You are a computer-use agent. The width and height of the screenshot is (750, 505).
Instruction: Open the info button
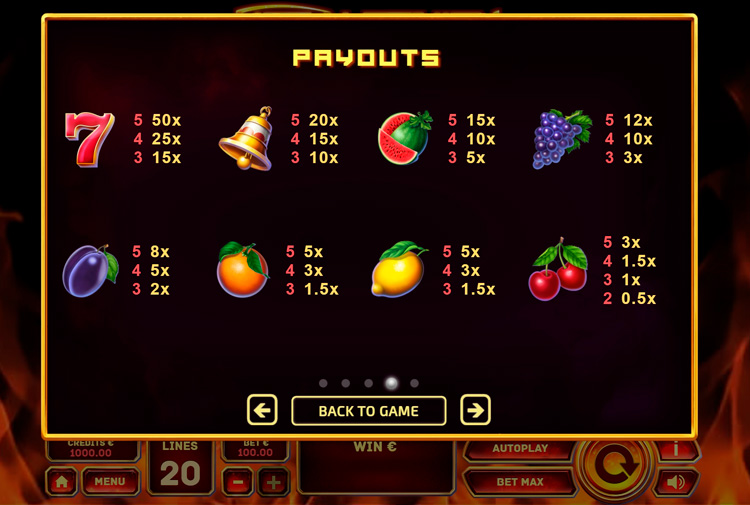tap(677, 449)
